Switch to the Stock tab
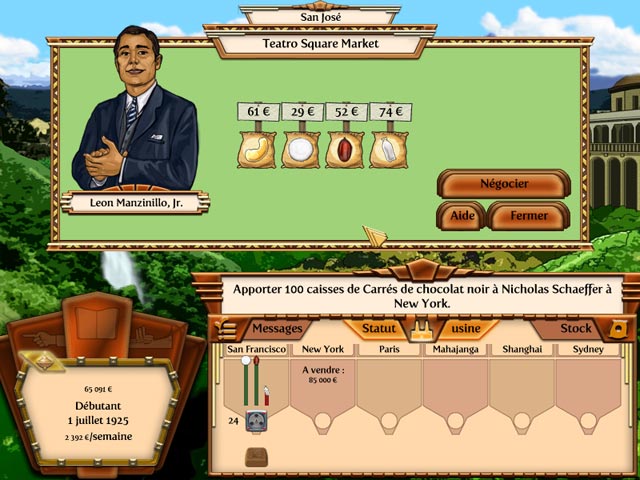 click(x=575, y=328)
